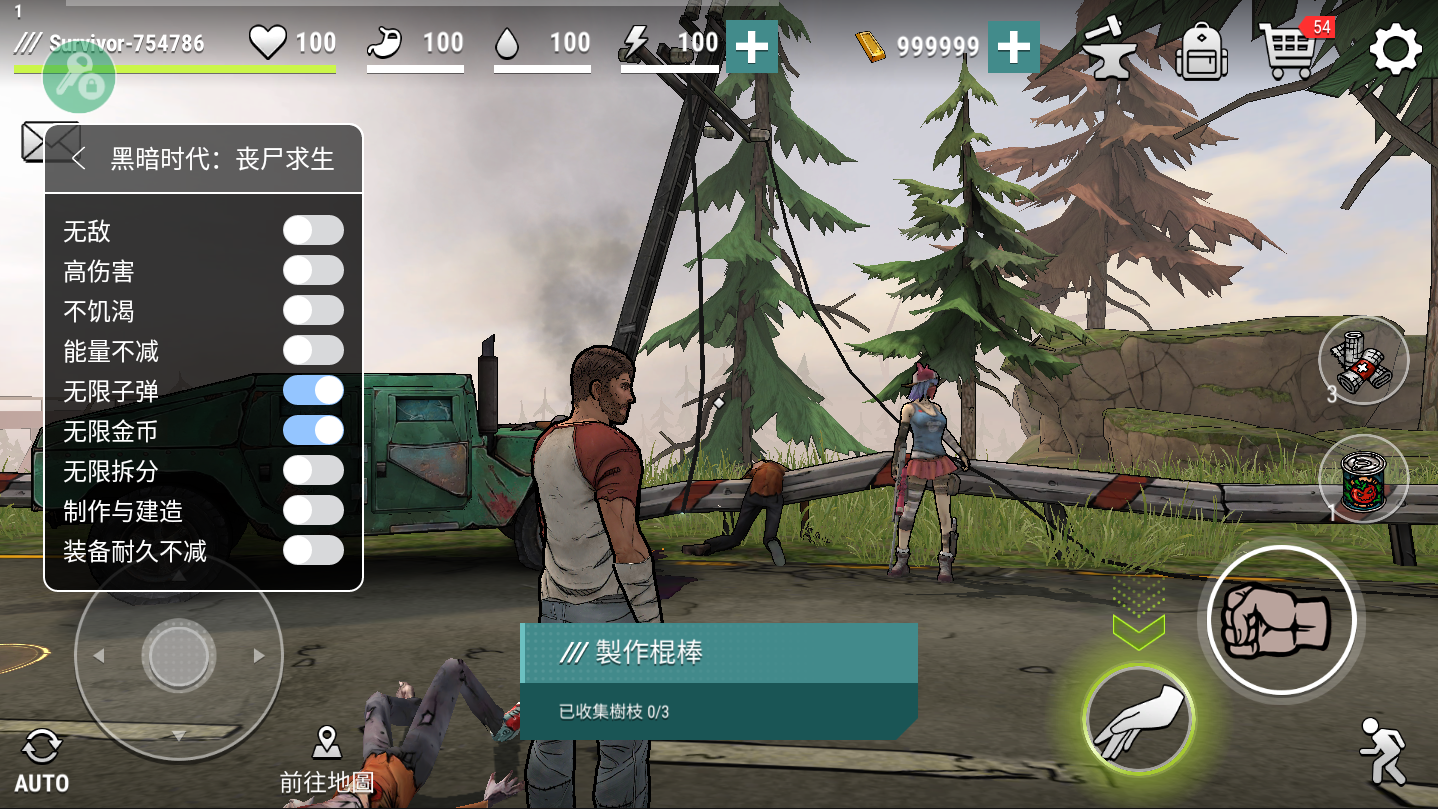
Task: Refill energy using the plus button
Action: [752, 47]
